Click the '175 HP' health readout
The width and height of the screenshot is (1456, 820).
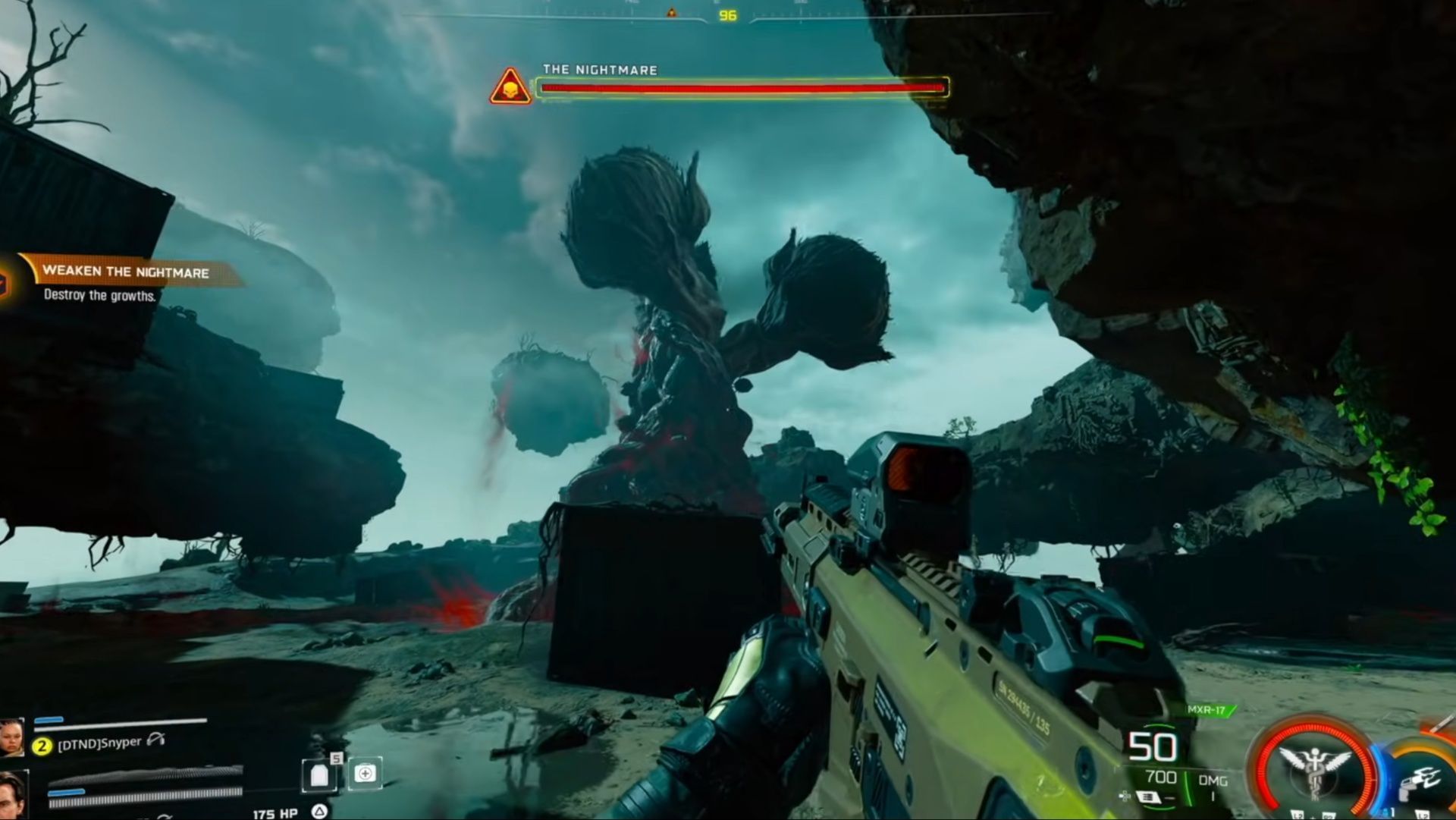[x=274, y=814]
